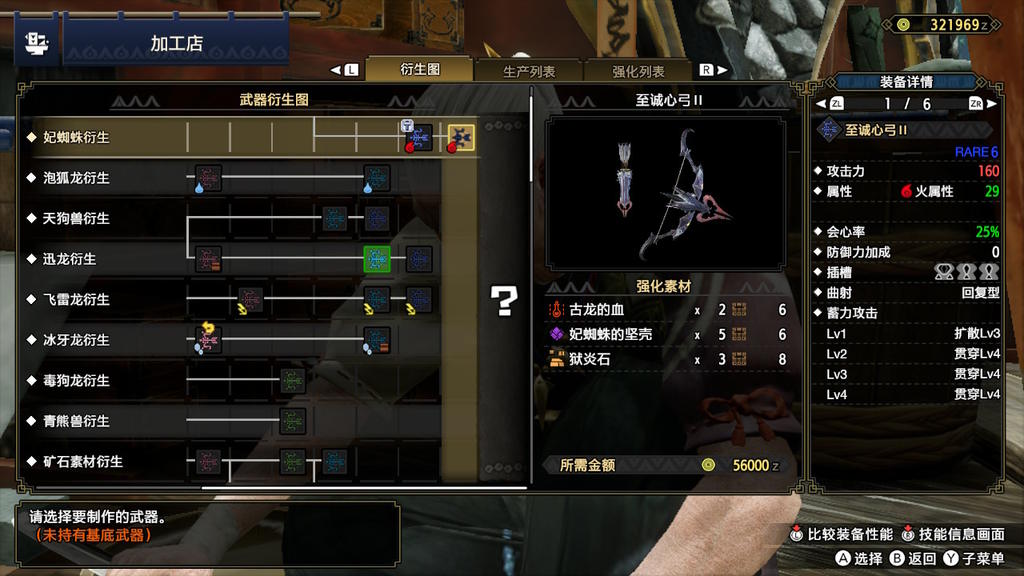Screen dimensions: 1024x576
Task: Choose the 泡狐龙衍生 tree row
Action: tap(76, 178)
